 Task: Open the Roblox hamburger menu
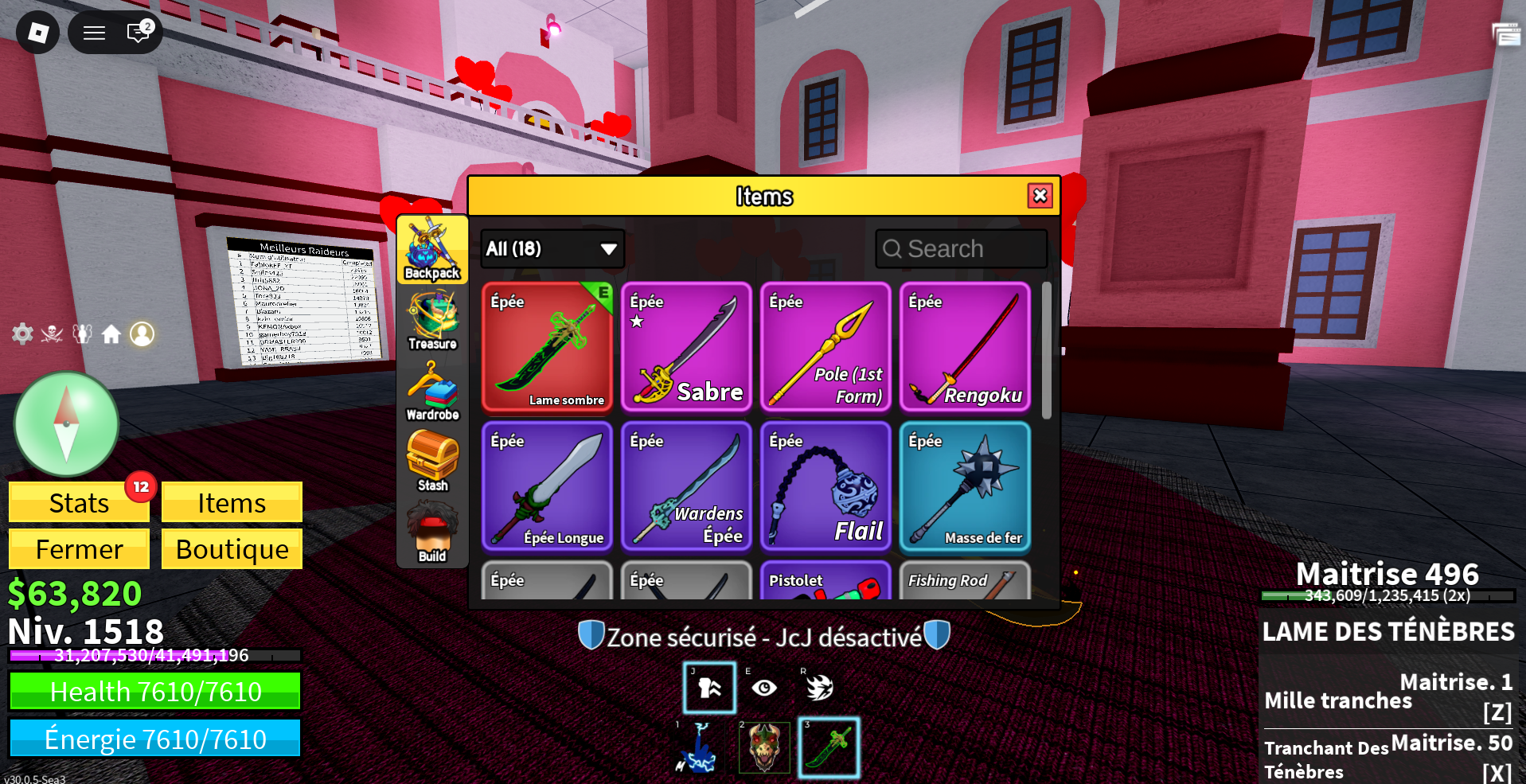tap(93, 33)
